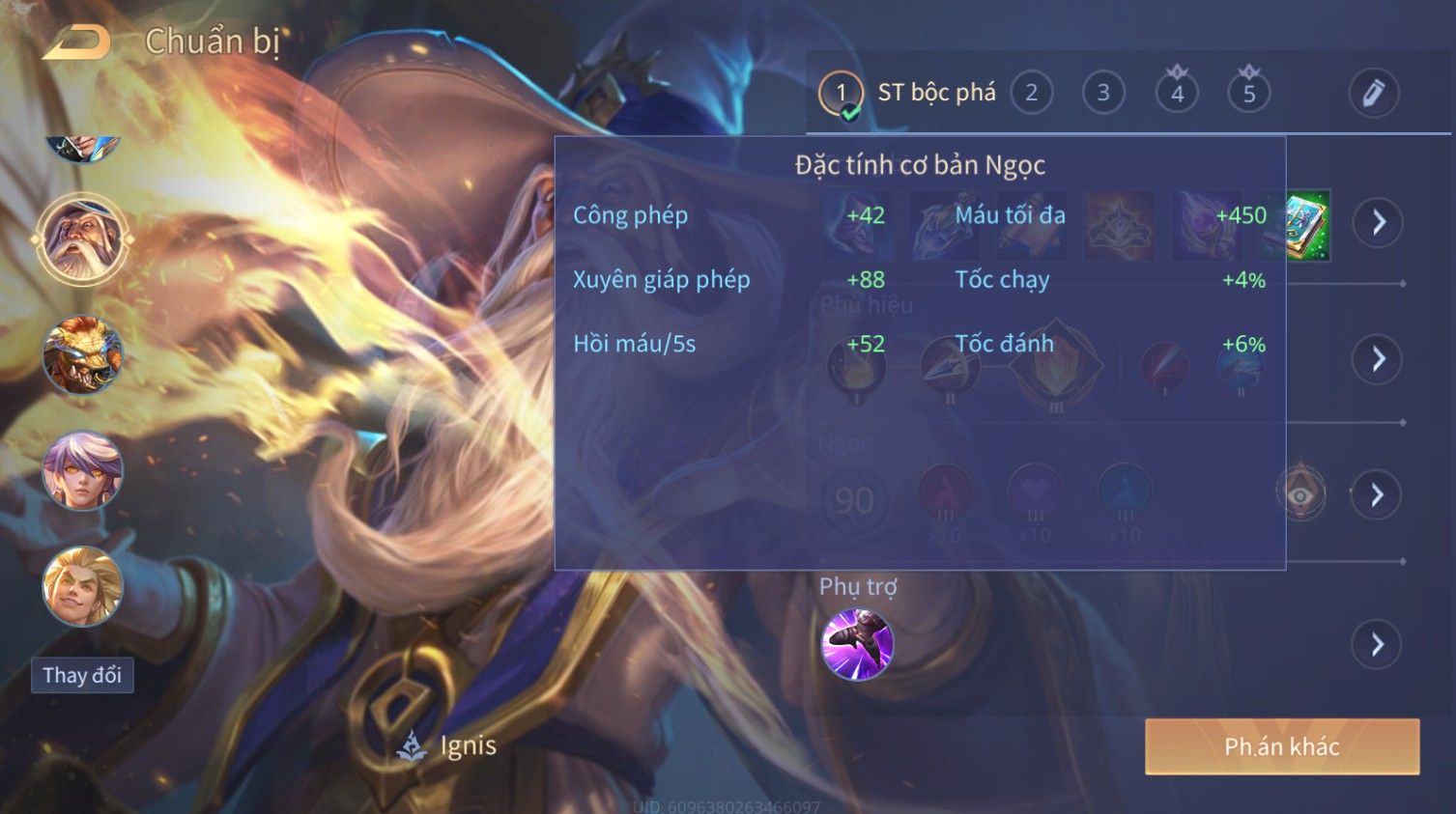Open the Phù hiệu row arrow
The width and height of the screenshot is (1456, 814).
click(1378, 359)
